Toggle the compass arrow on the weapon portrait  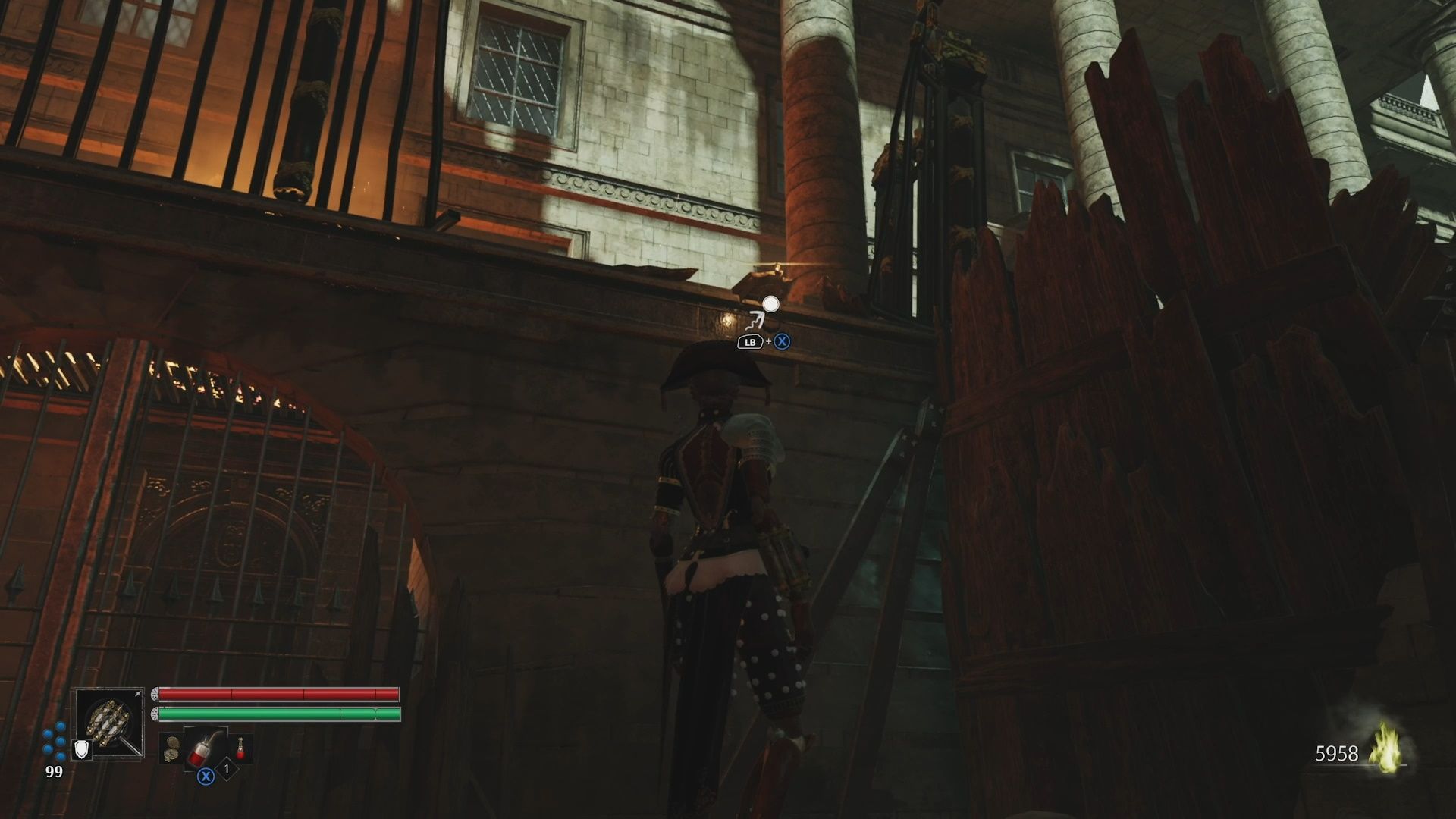click(x=137, y=693)
